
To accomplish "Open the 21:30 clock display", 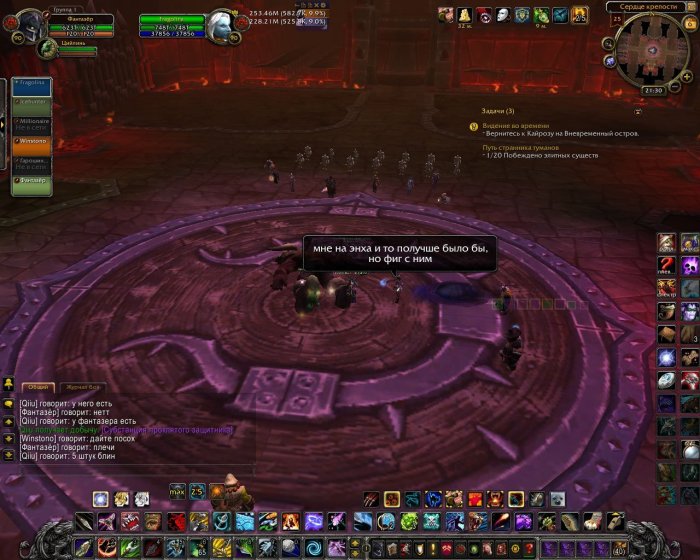I will [653, 90].
